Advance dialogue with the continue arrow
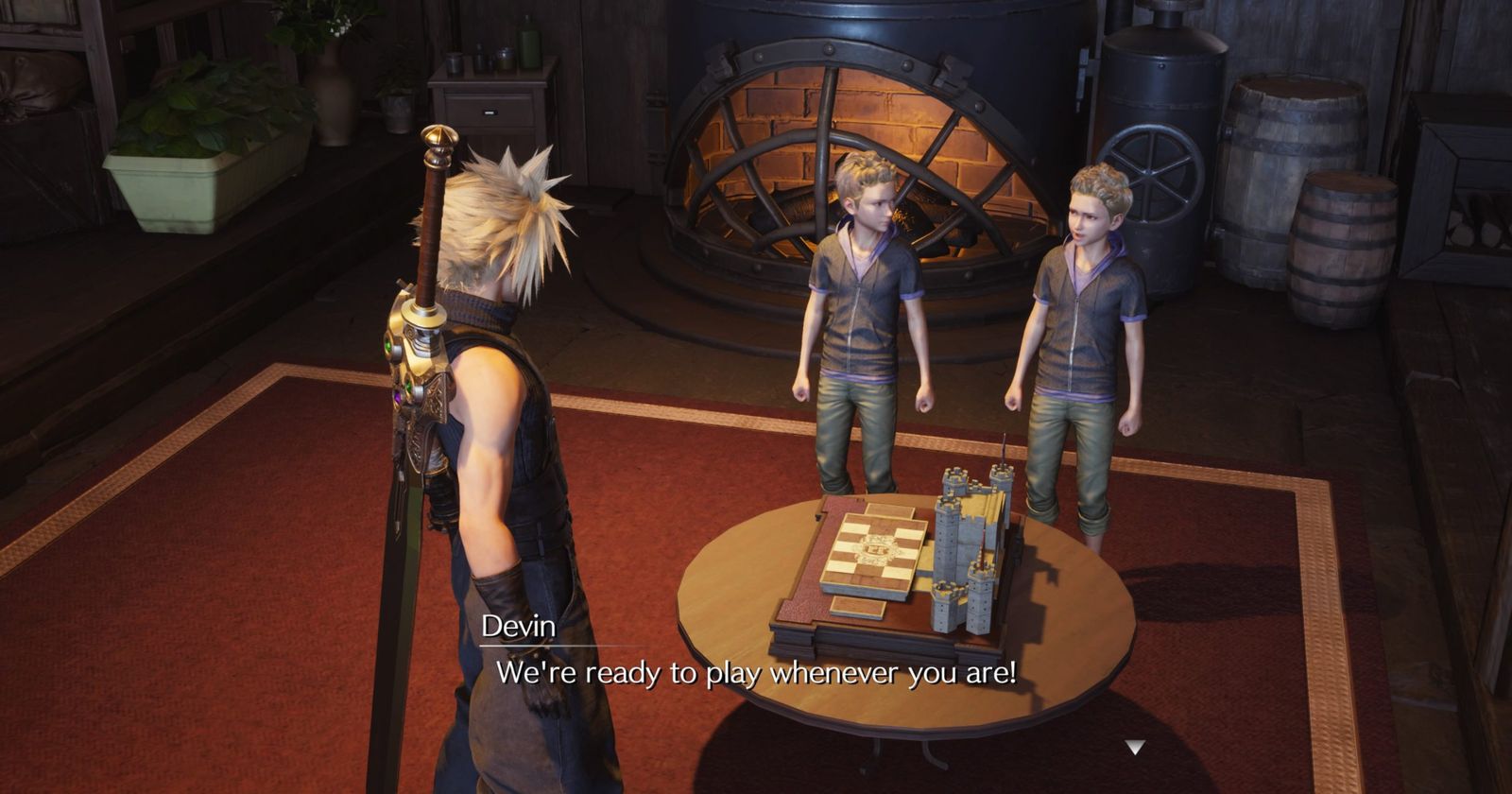This screenshot has height=794, width=1512. click(x=1134, y=748)
